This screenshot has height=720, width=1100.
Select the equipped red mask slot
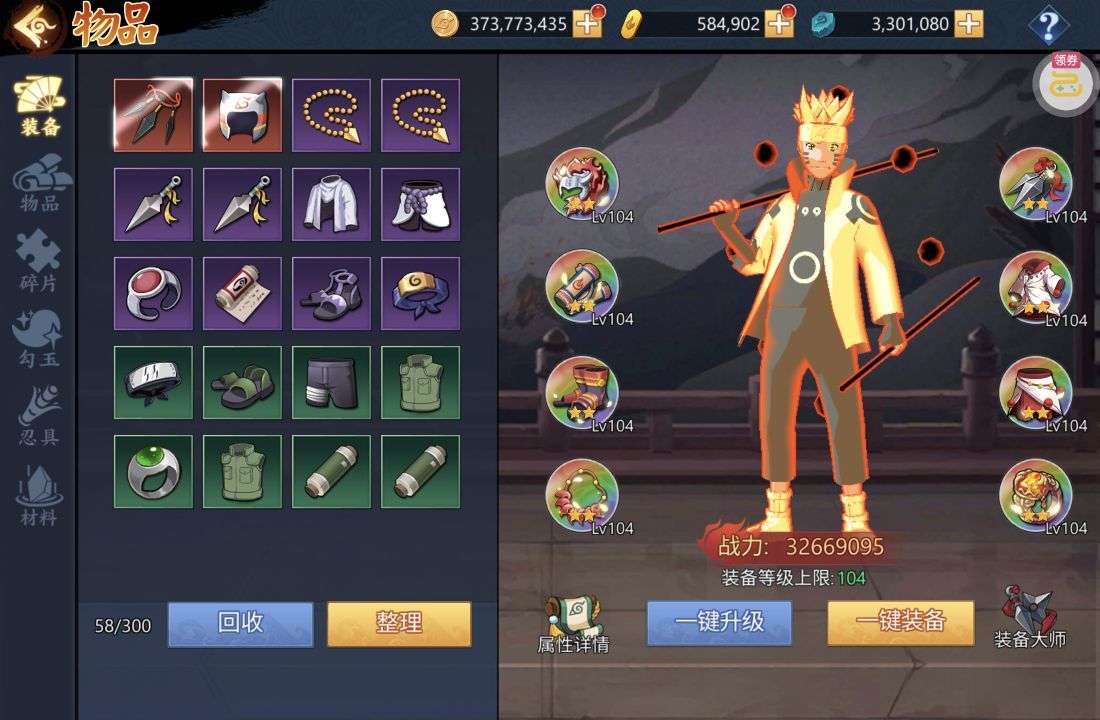click(582, 184)
